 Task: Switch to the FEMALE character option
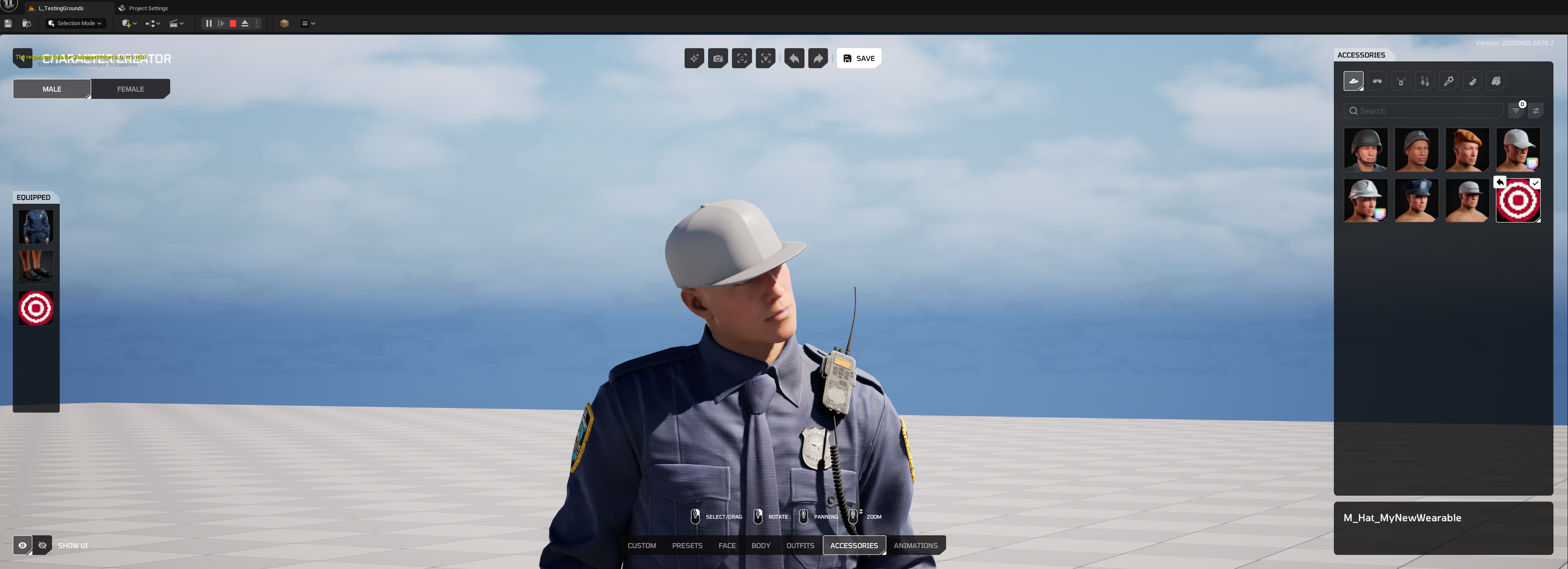coord(130,89)
